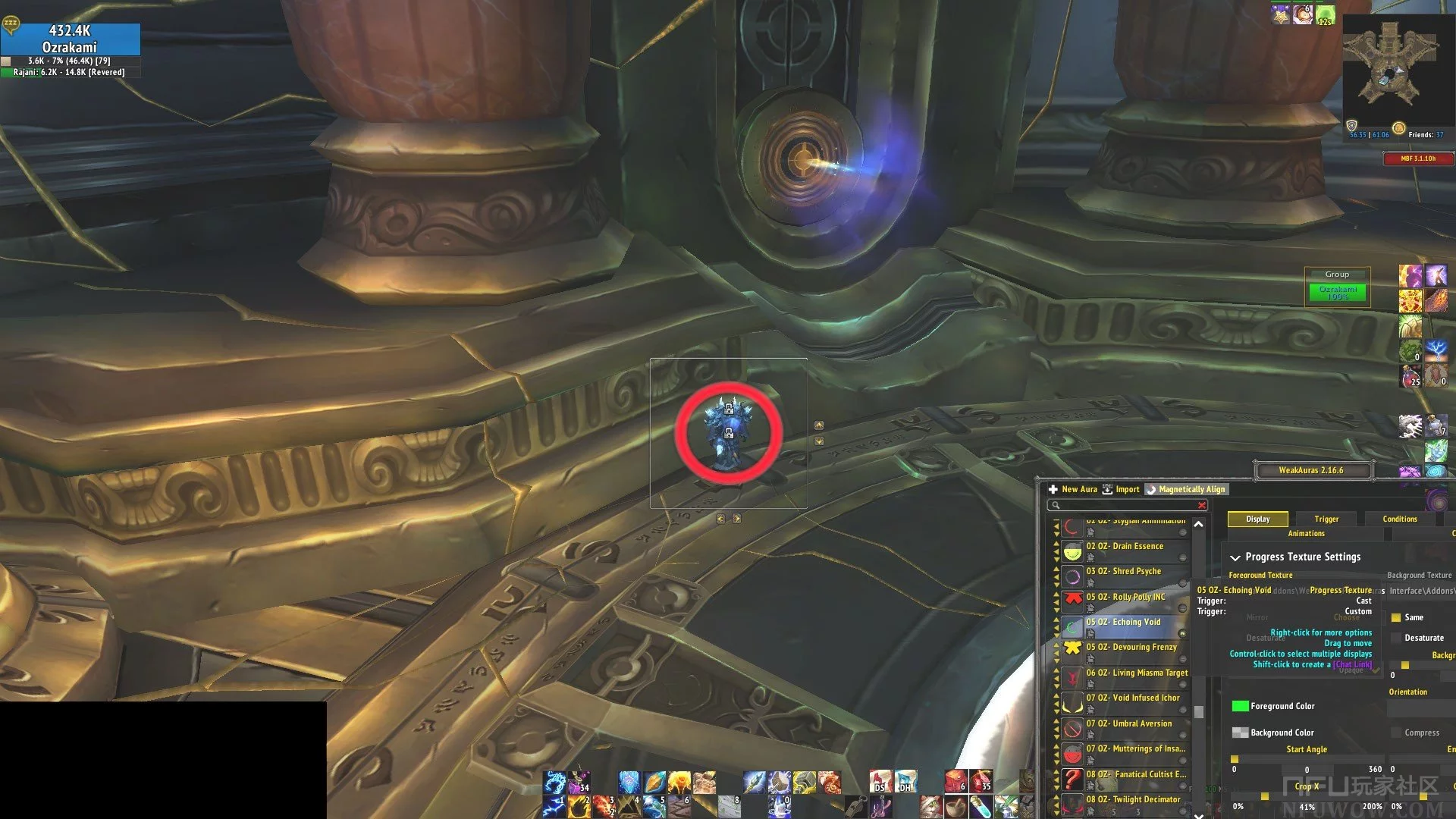Go to the Animations tab
1456x819 pixels.
point(1306,533)
